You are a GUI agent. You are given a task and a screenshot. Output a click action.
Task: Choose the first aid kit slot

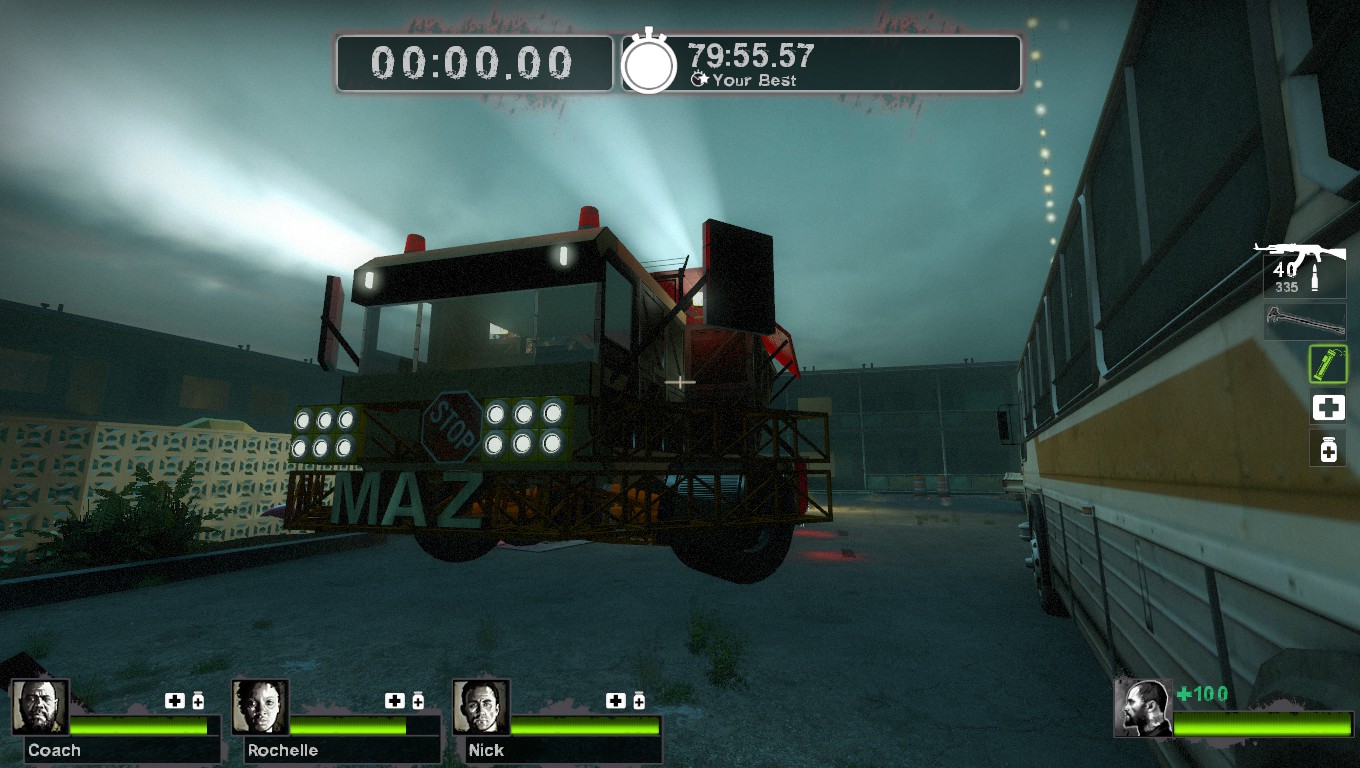click(x=1328, y=408)
